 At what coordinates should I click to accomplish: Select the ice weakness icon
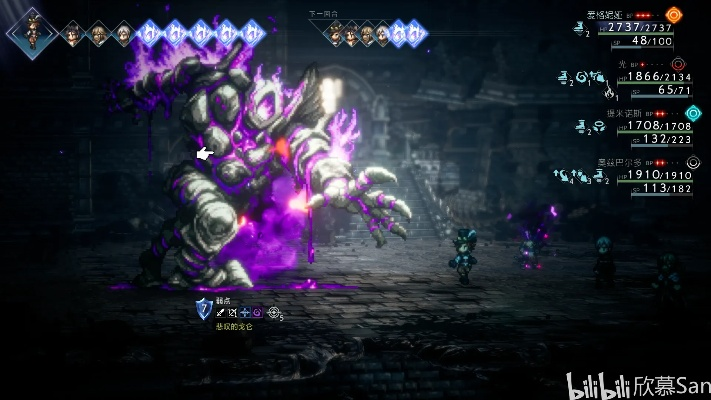(x=245, y=313)
